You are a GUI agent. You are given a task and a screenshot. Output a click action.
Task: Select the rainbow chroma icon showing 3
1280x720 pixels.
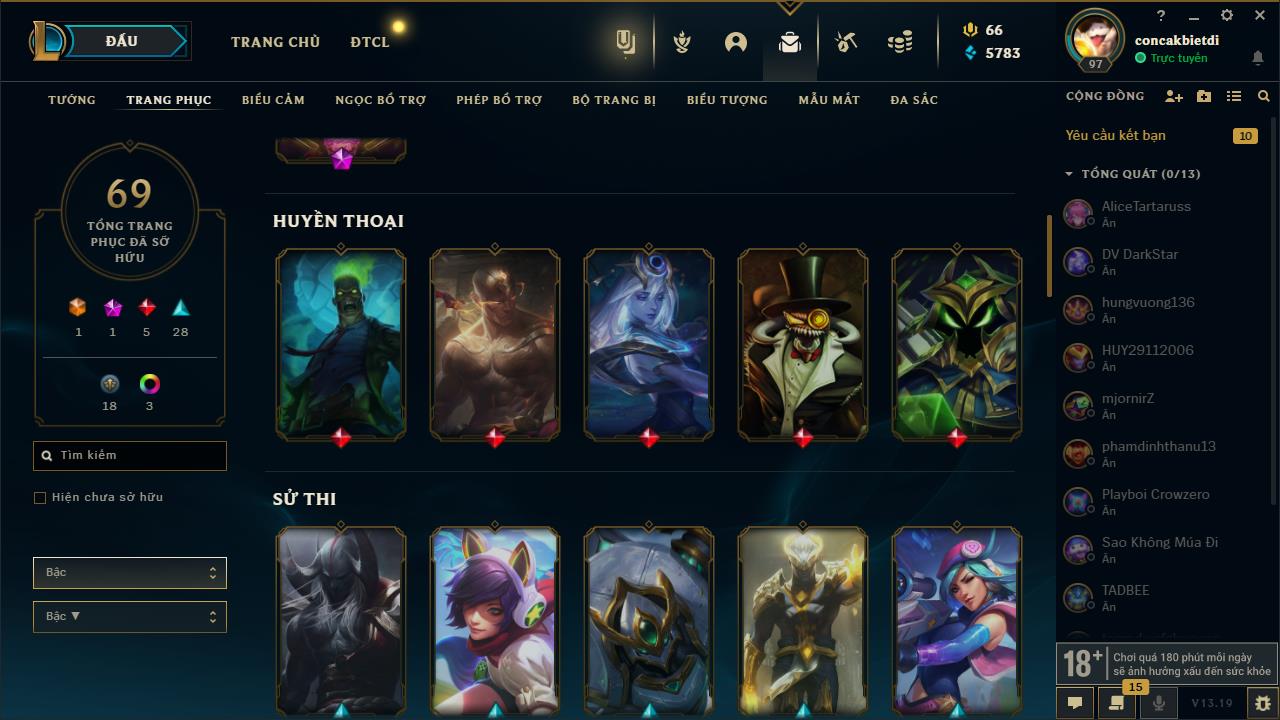[x=148, y=383]
